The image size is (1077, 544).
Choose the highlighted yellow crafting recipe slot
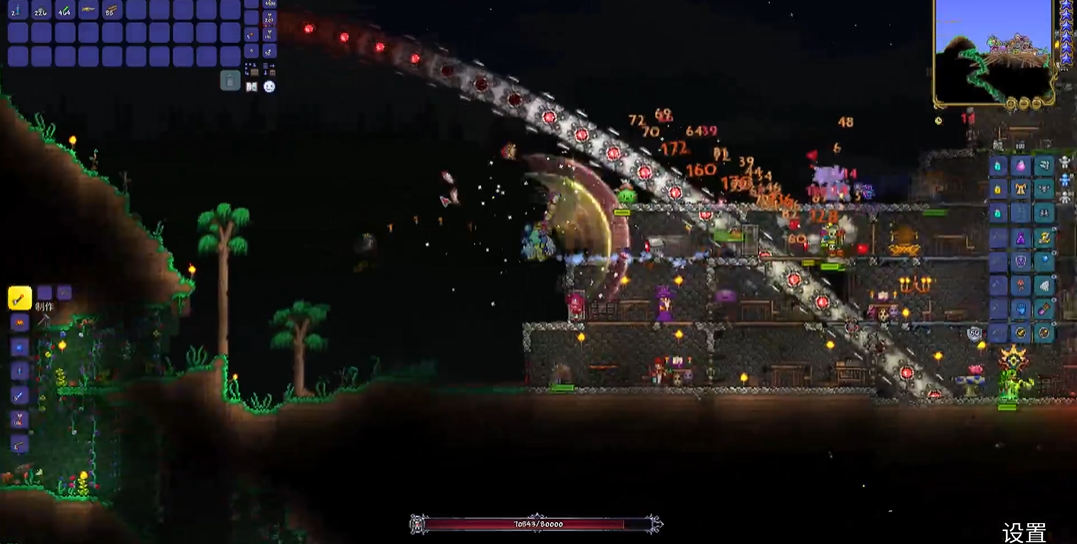coord(19,297)
